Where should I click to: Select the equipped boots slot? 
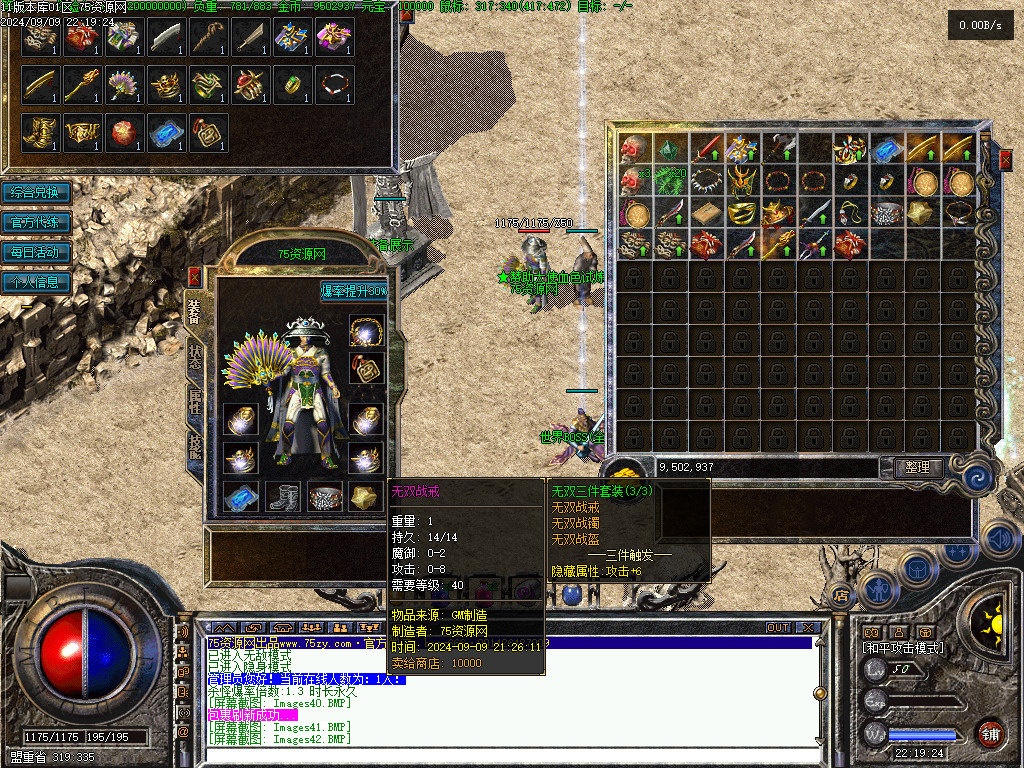click(283, 496)
